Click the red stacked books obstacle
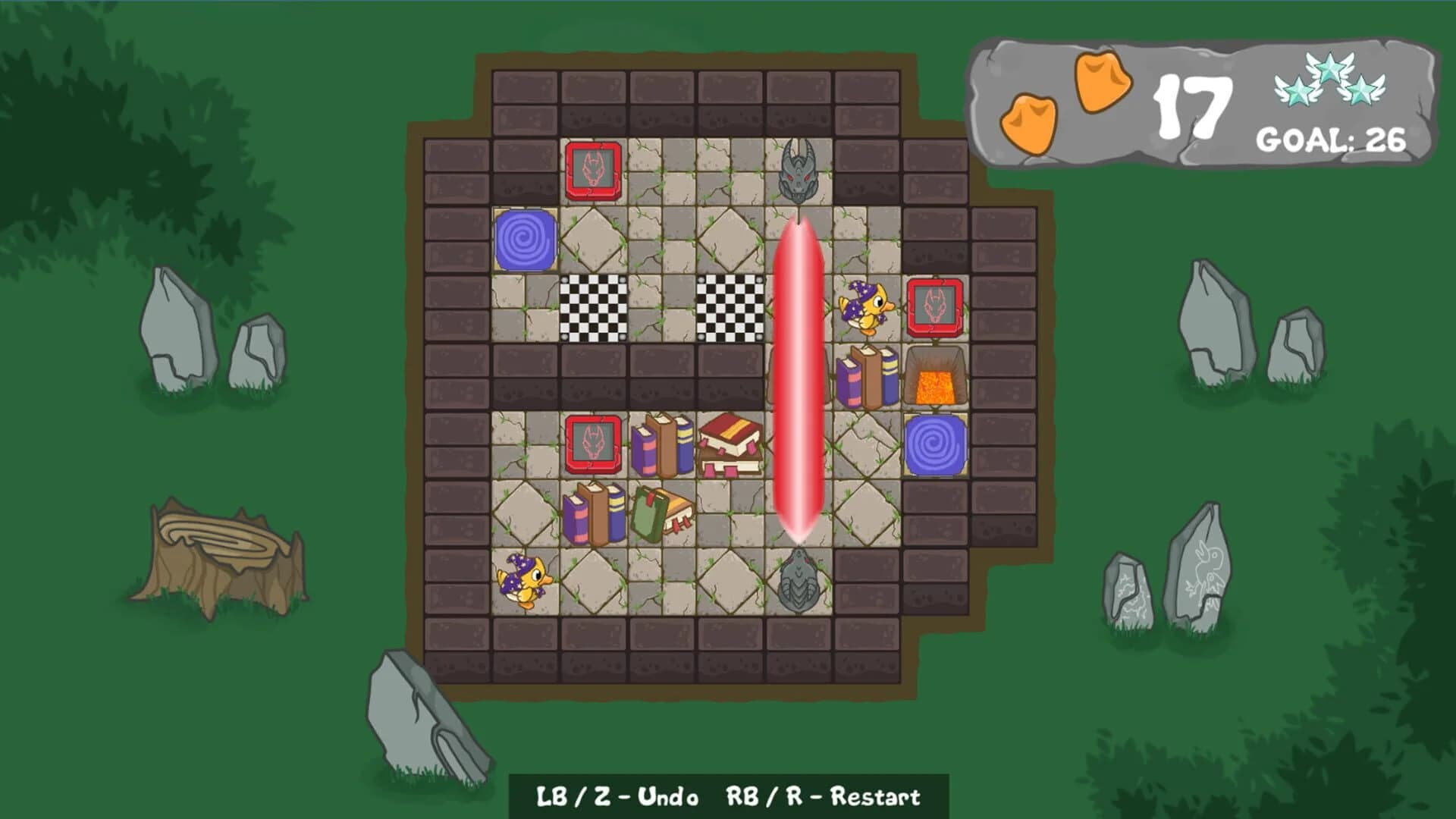1456x819 pixels. point(732,444)
